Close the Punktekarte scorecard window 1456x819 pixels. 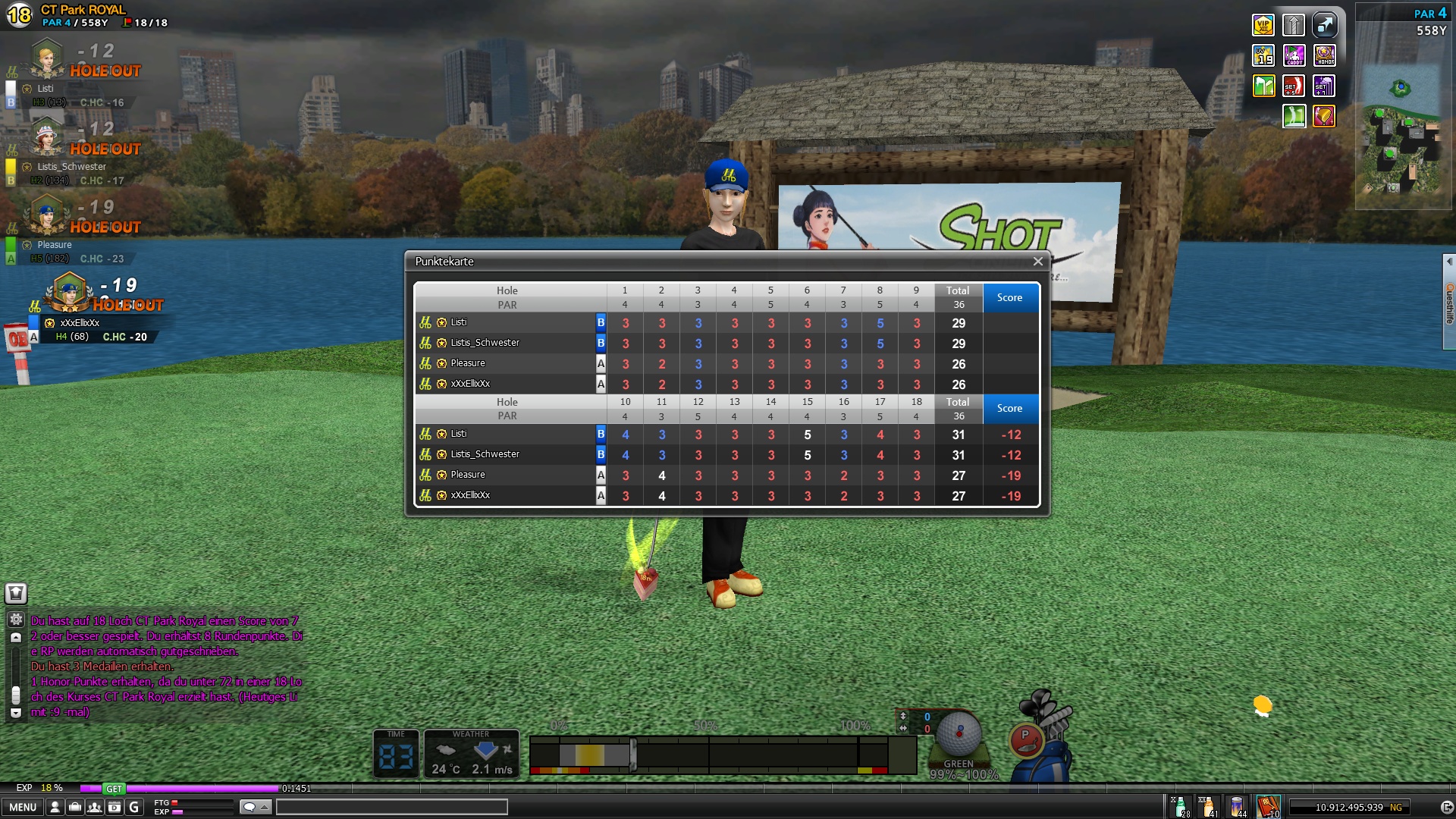1037,262
